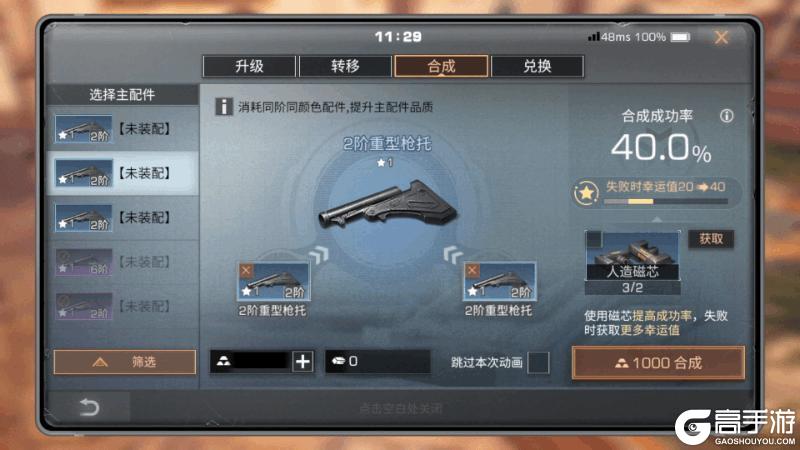Open the 转移 tab
The image size is (800, 450).
point(345,66)
